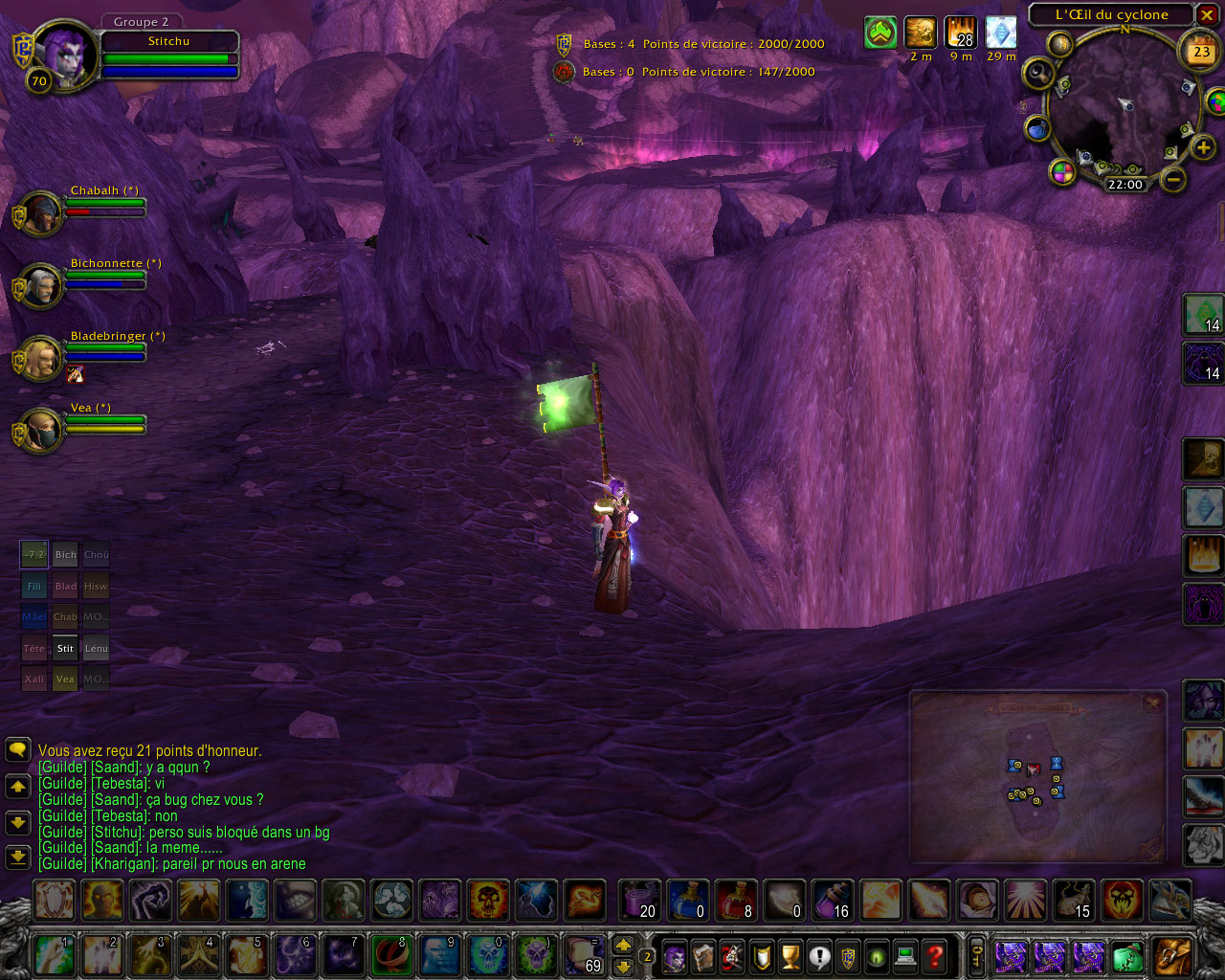Viewport: 1225px width, 980px height.
Task: Open the main backpack
Action: [x=1173, y=955]
